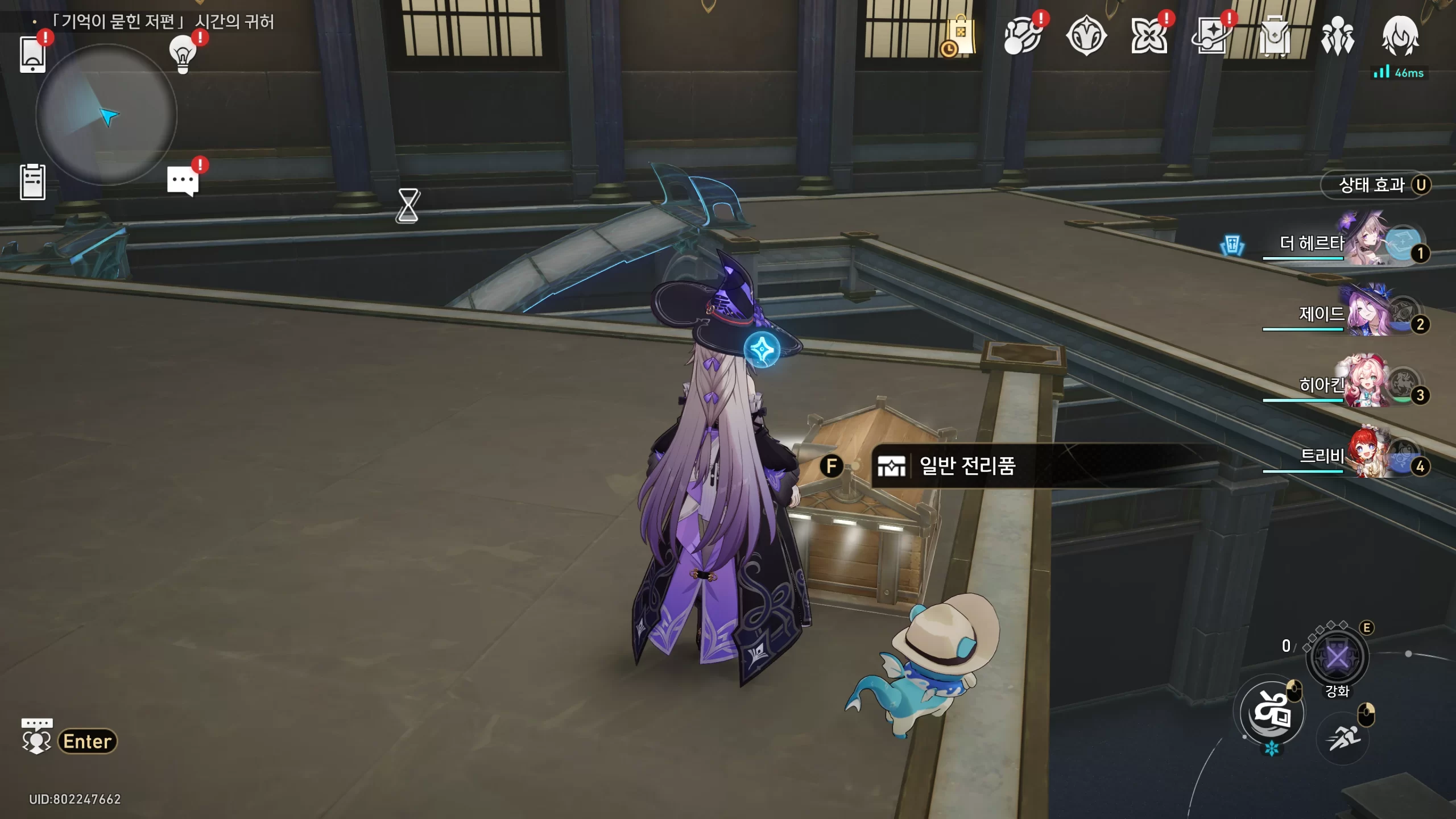Open the team setup icon
1456x819 pixels.
pos(1337,36)
